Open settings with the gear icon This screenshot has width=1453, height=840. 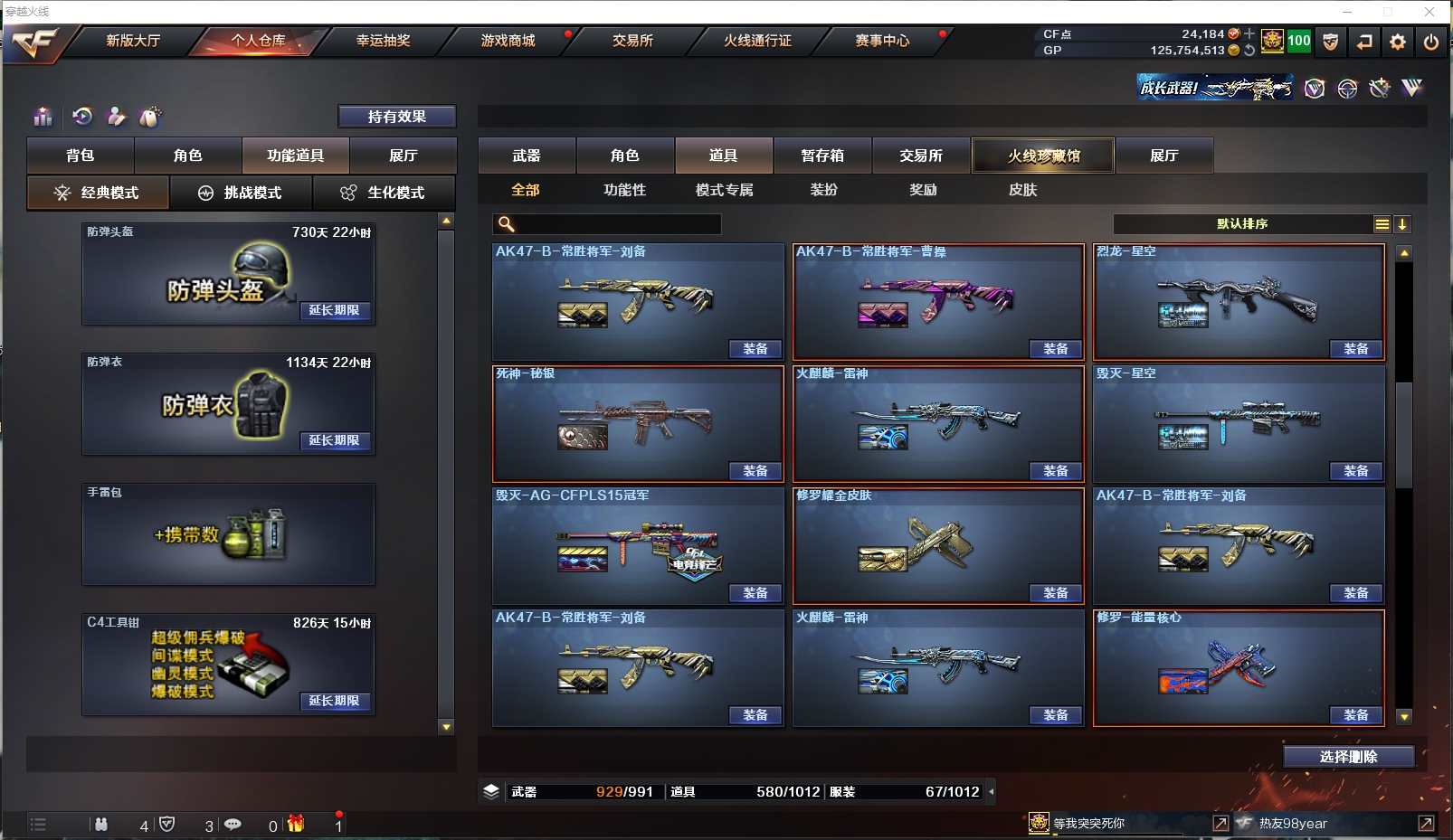pyautogui.click(x=1397, y=42)
